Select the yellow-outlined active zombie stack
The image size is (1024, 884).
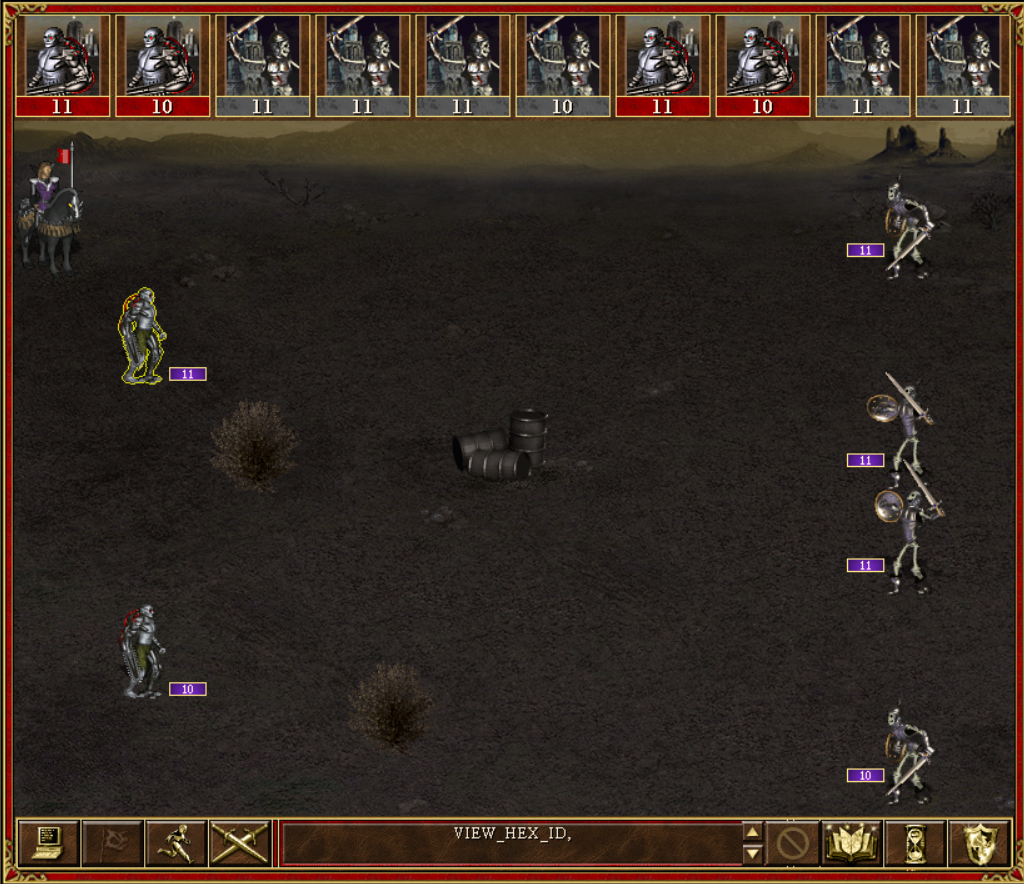[x=142, y=337]
